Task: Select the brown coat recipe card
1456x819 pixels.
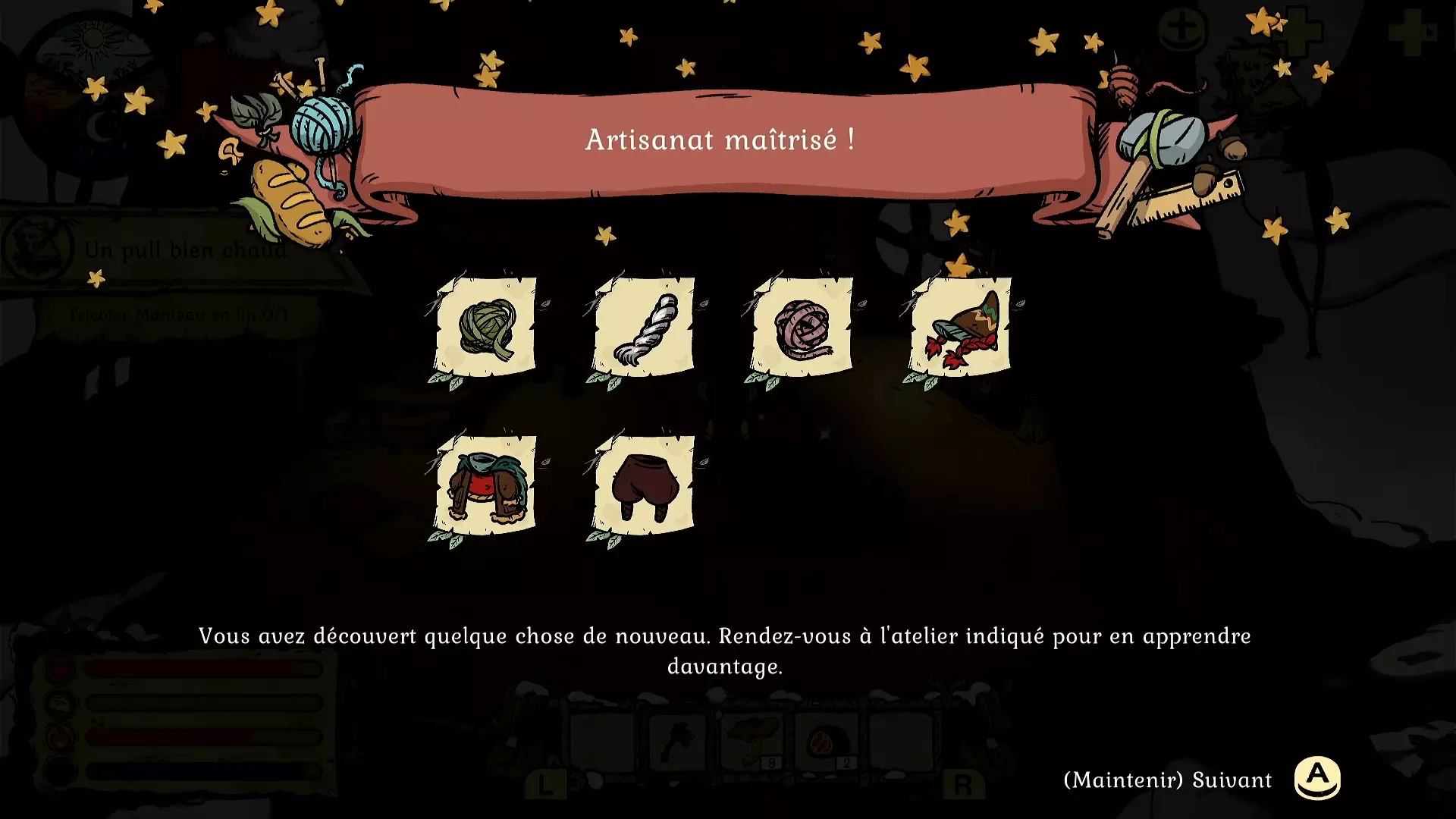Action: click(486, 486)
